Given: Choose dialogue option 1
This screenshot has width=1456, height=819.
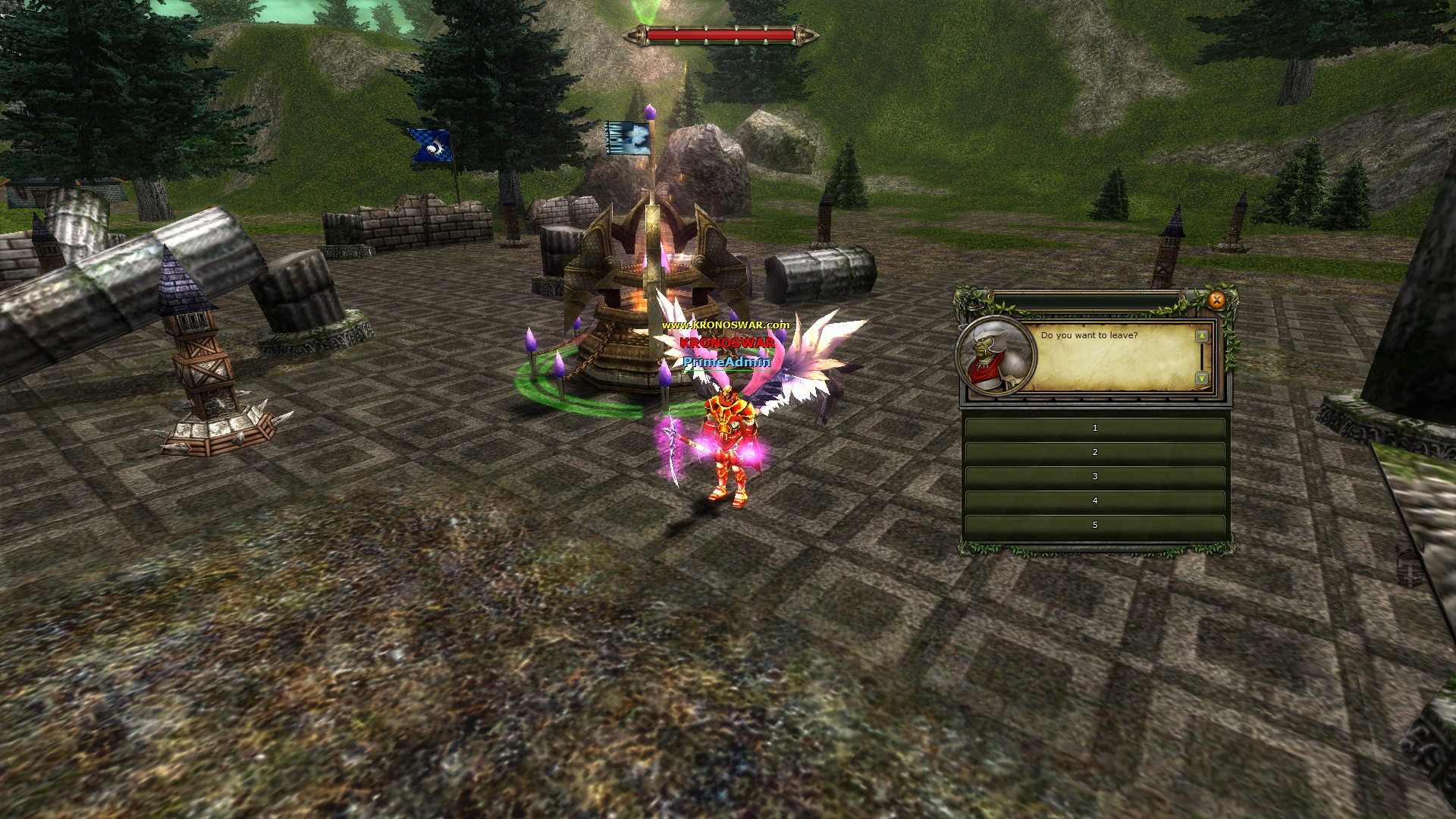Looking at the screenshot, I should tap(1094, 428).
